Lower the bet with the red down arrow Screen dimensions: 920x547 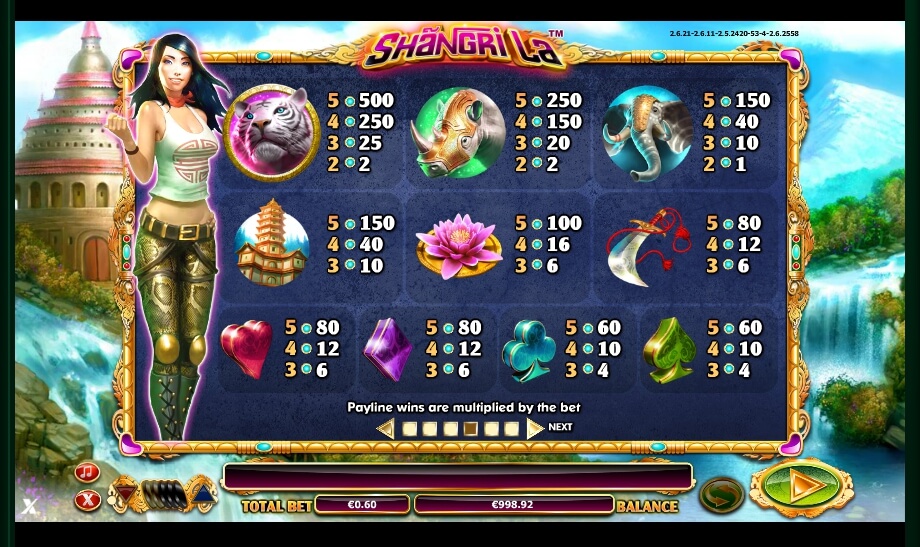[126, 491]
